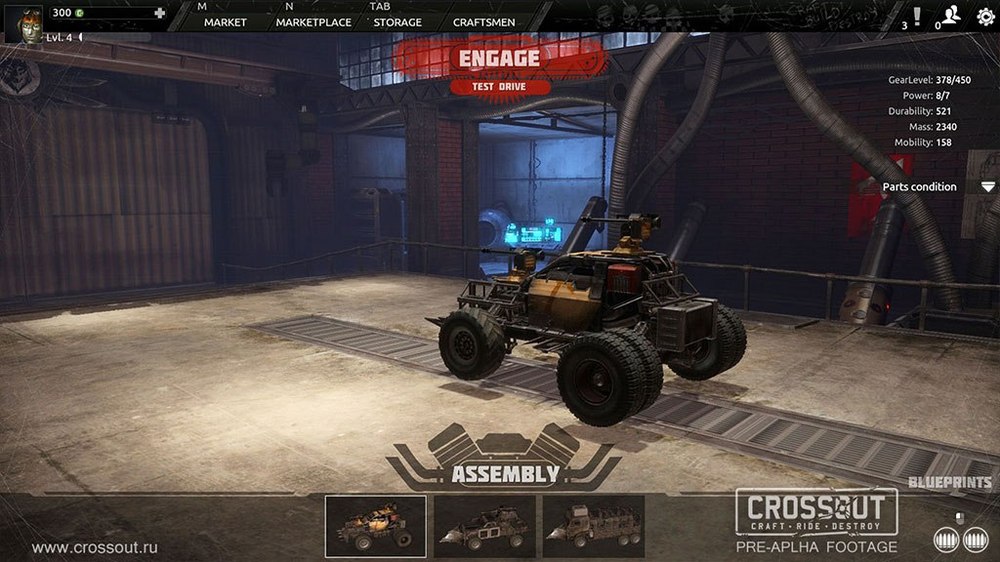The width and height of the screenshot is (1000, 562).
Task: Show the friends list icon
Action: tap(952, 14)
